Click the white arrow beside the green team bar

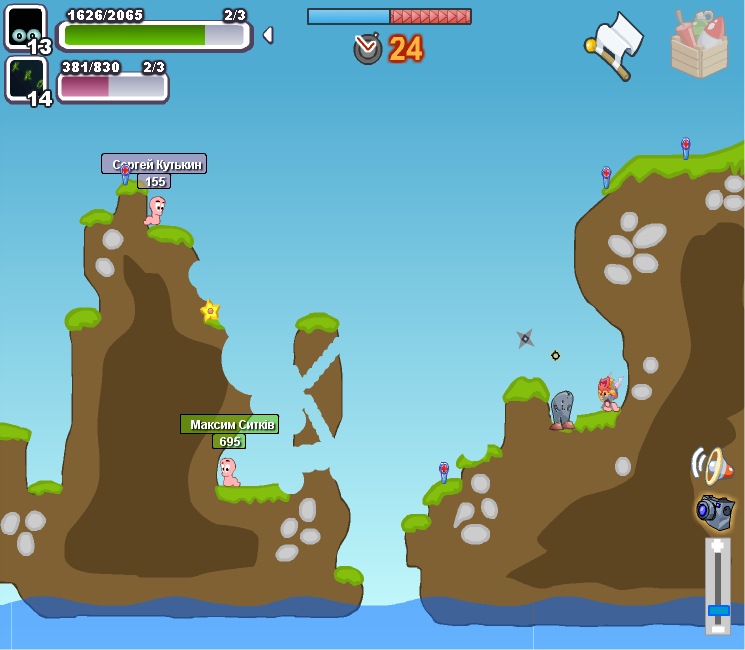pyautogui.click(x=268, y=35)
